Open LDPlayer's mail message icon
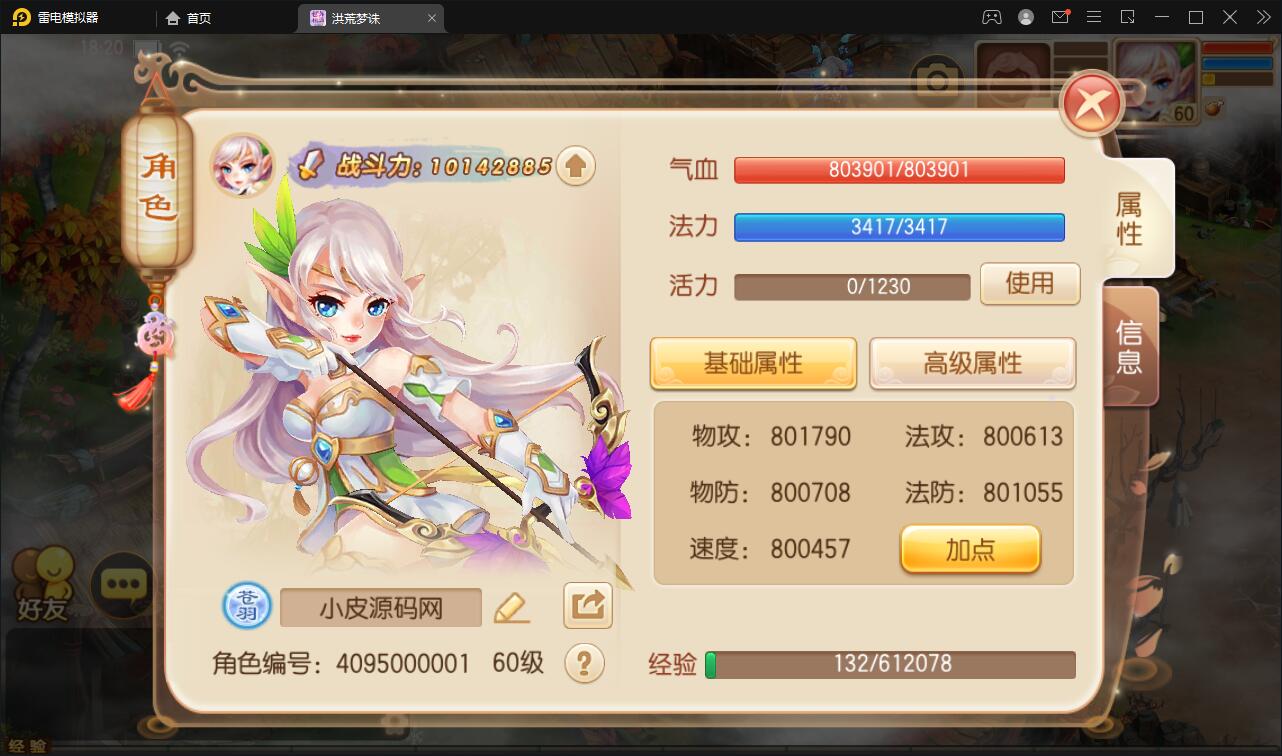Viewport: 1282px width, 756px height. click(x=1060, y=17)
